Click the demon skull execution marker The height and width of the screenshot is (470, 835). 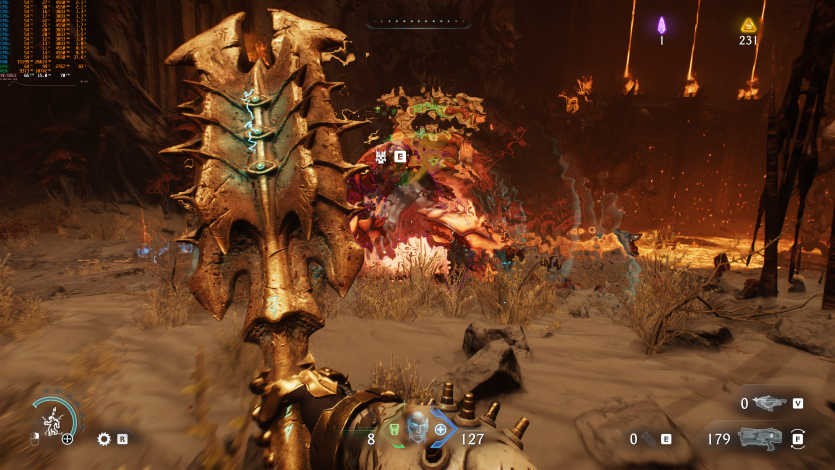382,156
